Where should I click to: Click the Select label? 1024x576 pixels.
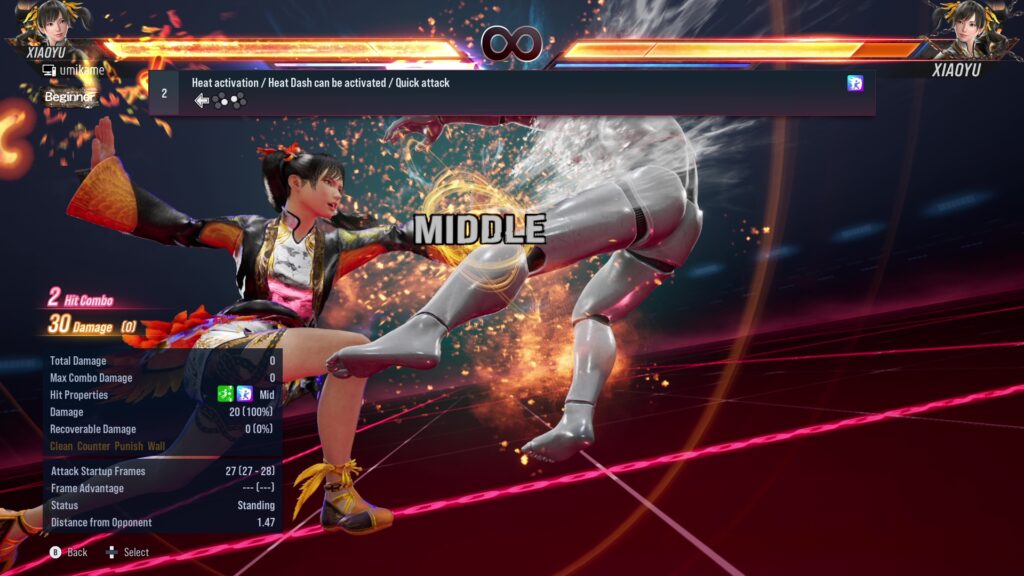136,552
